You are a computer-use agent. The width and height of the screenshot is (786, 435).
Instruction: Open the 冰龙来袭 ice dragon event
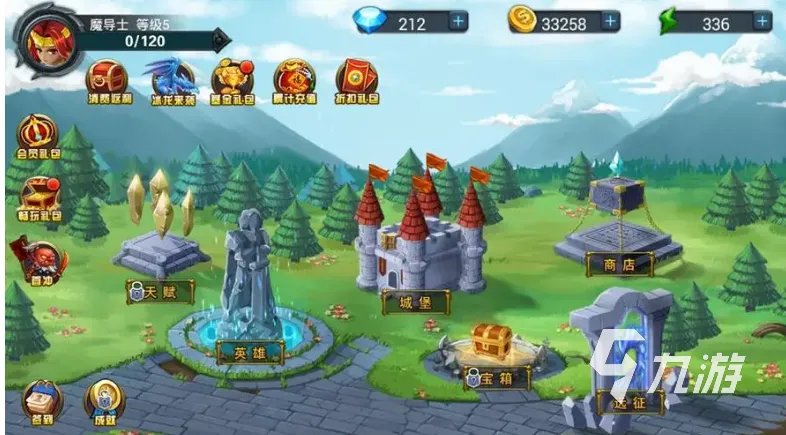click(169, 82)
